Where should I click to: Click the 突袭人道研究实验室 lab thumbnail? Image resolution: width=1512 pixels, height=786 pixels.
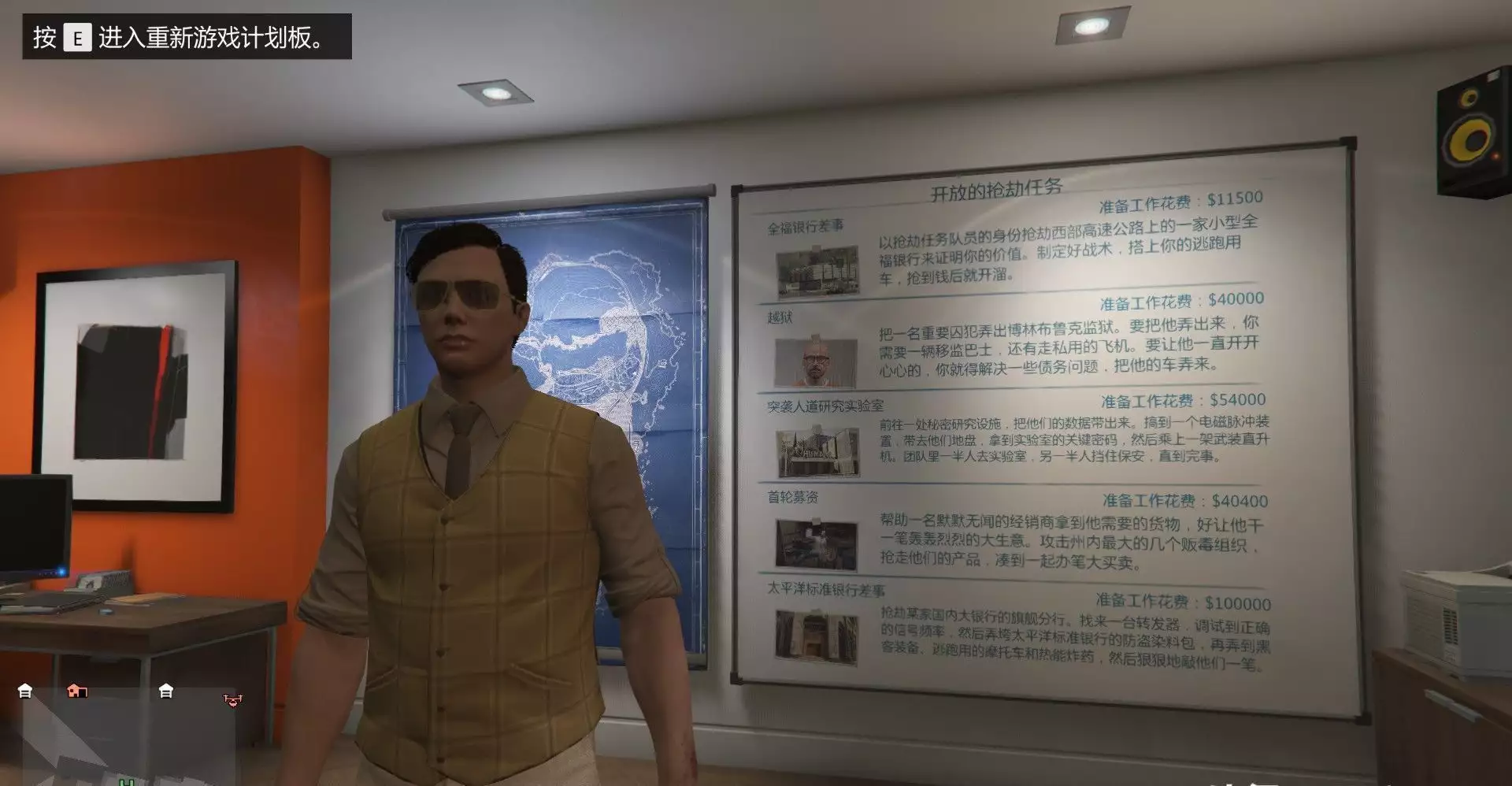[819, 451]
